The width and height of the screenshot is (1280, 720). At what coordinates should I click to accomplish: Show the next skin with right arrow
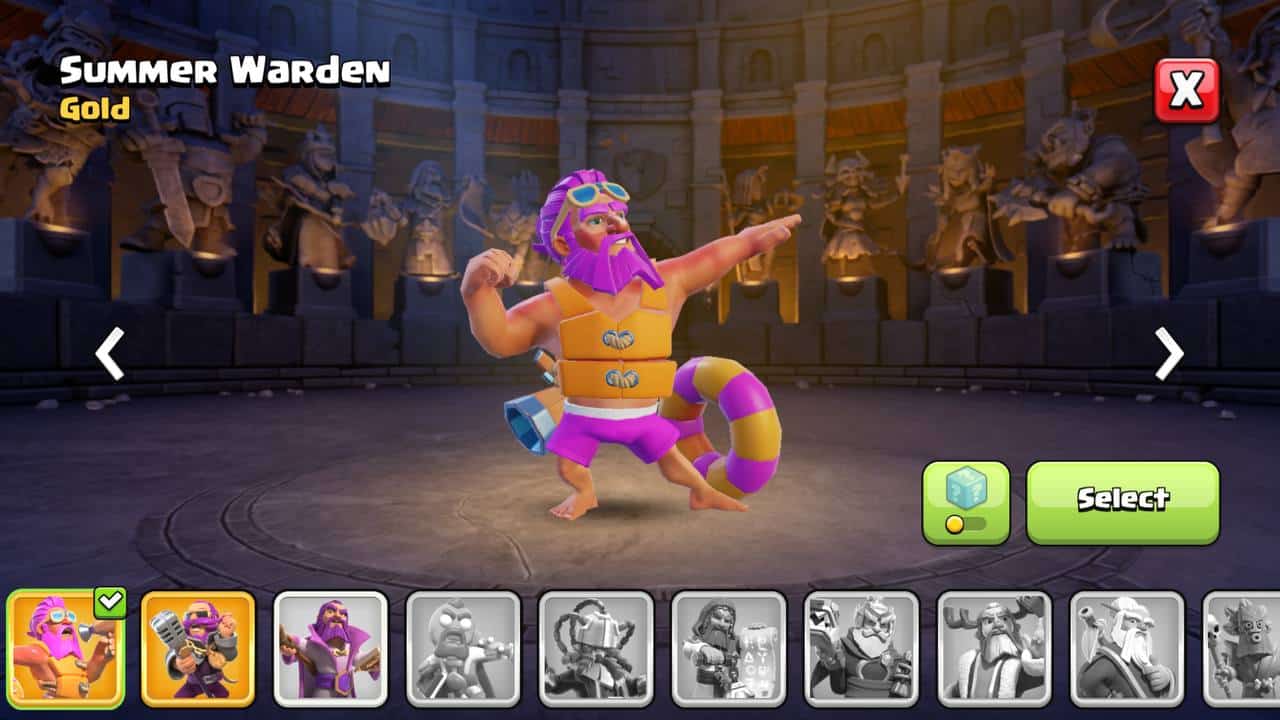click(1168, 354)
